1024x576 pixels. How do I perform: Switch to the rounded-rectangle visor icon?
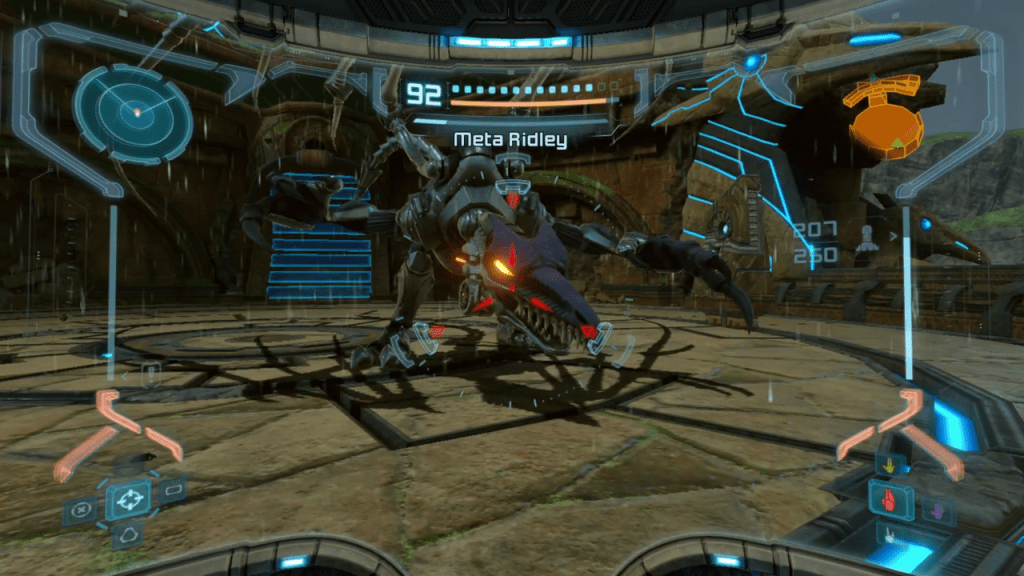point(174,491)
